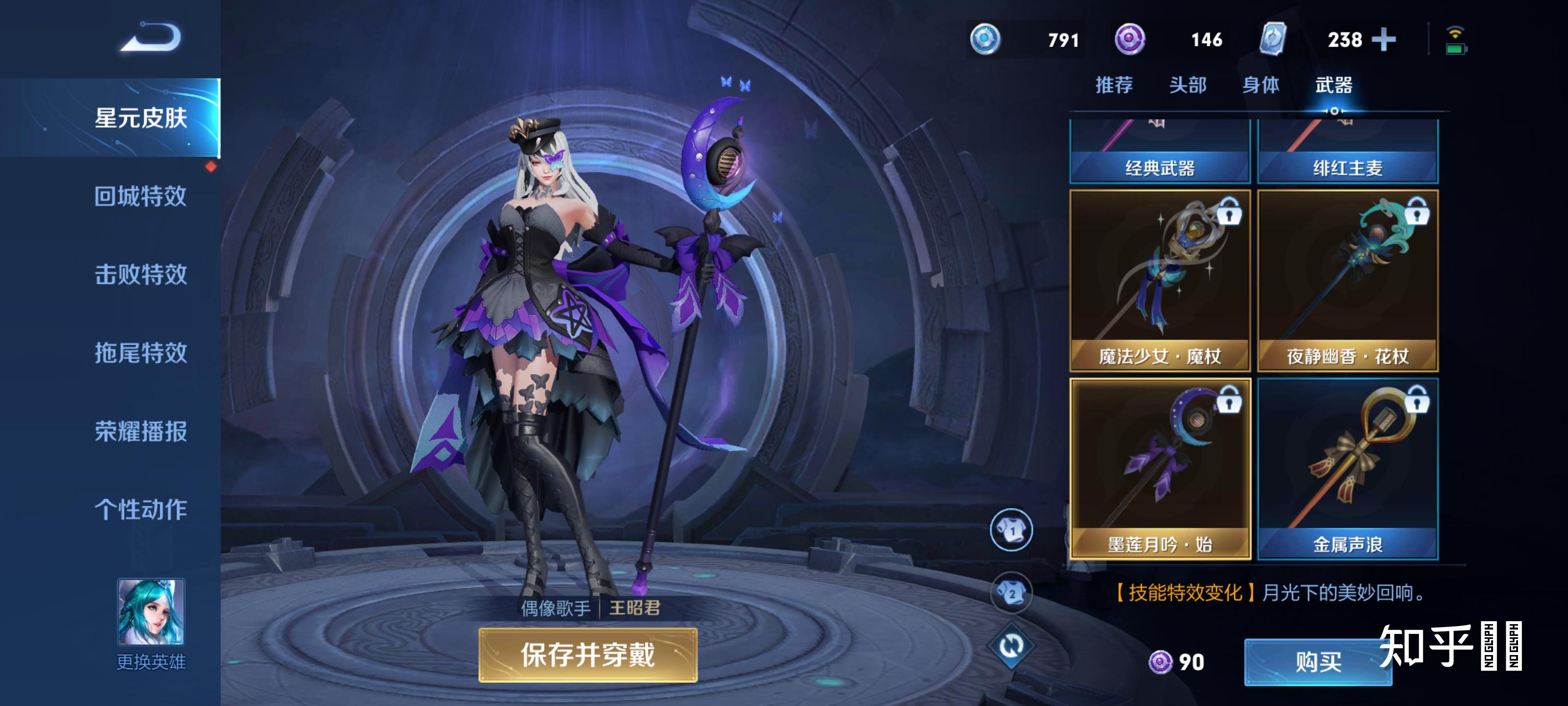Open the 星元皮肤 menu entry
The height and width of the screenshot is (706, 1568).
click(141, 118)
